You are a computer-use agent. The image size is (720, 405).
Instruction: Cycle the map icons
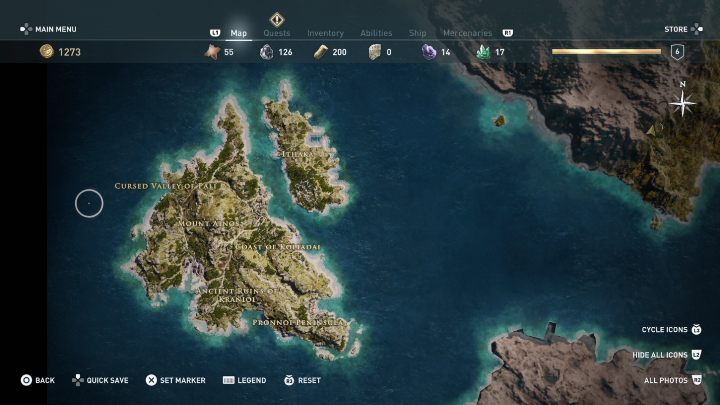tap(664, 329)
